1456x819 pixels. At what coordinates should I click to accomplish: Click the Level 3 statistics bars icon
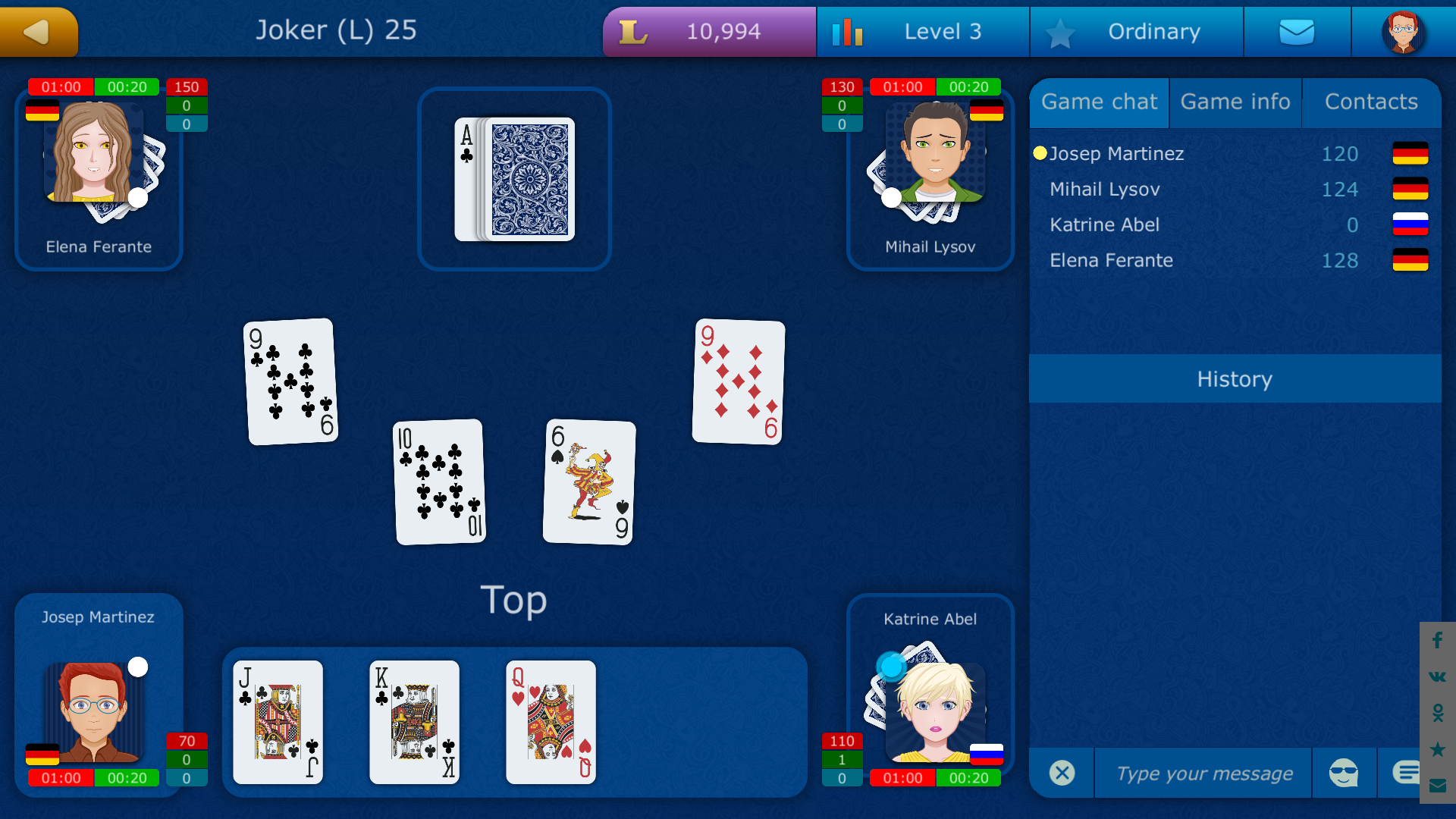(x=849, y=31)
